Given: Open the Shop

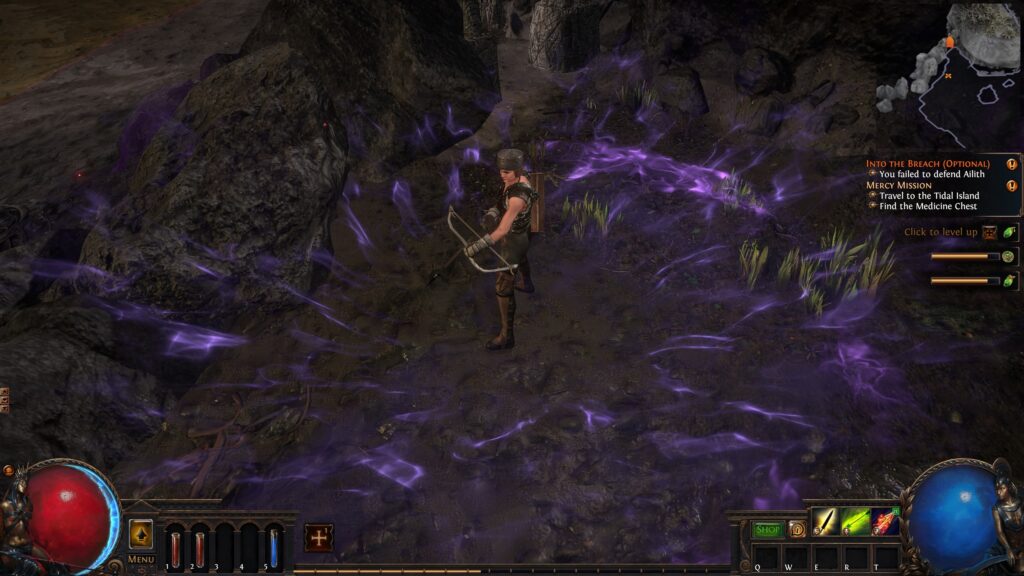Looking at the screenshot, I should 768,530.
